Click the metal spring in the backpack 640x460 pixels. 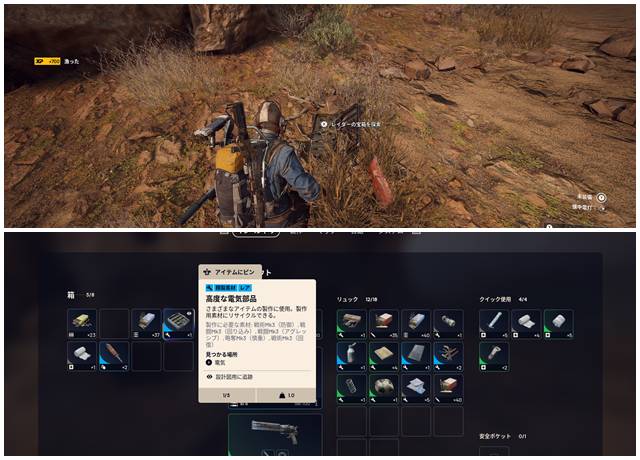349,386
